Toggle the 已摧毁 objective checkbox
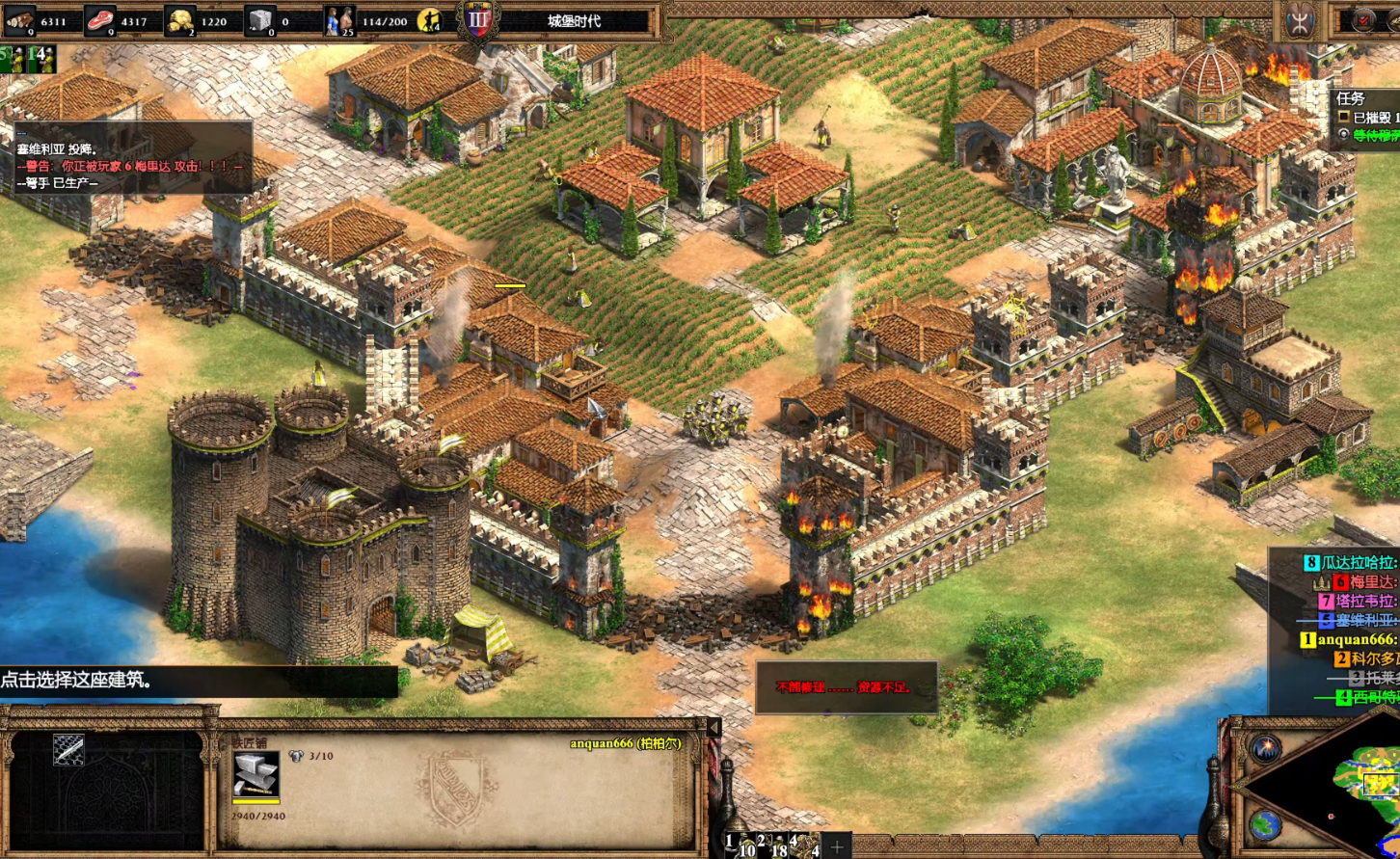Image resolution: width=1400 pixels, height=859 pixels. click(1343, 118)
